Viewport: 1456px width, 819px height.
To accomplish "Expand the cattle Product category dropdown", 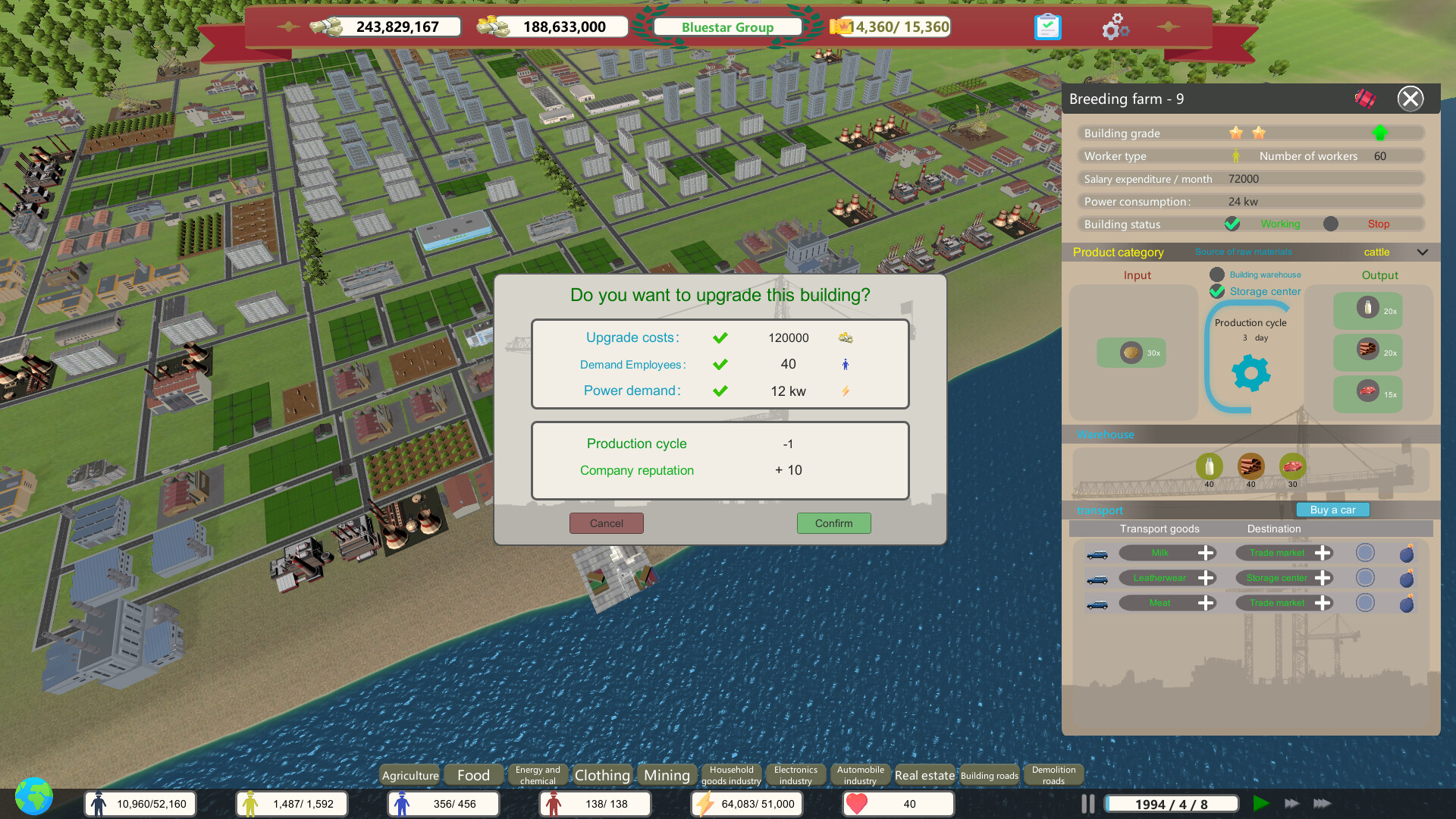I will (x=1423, y=252).
